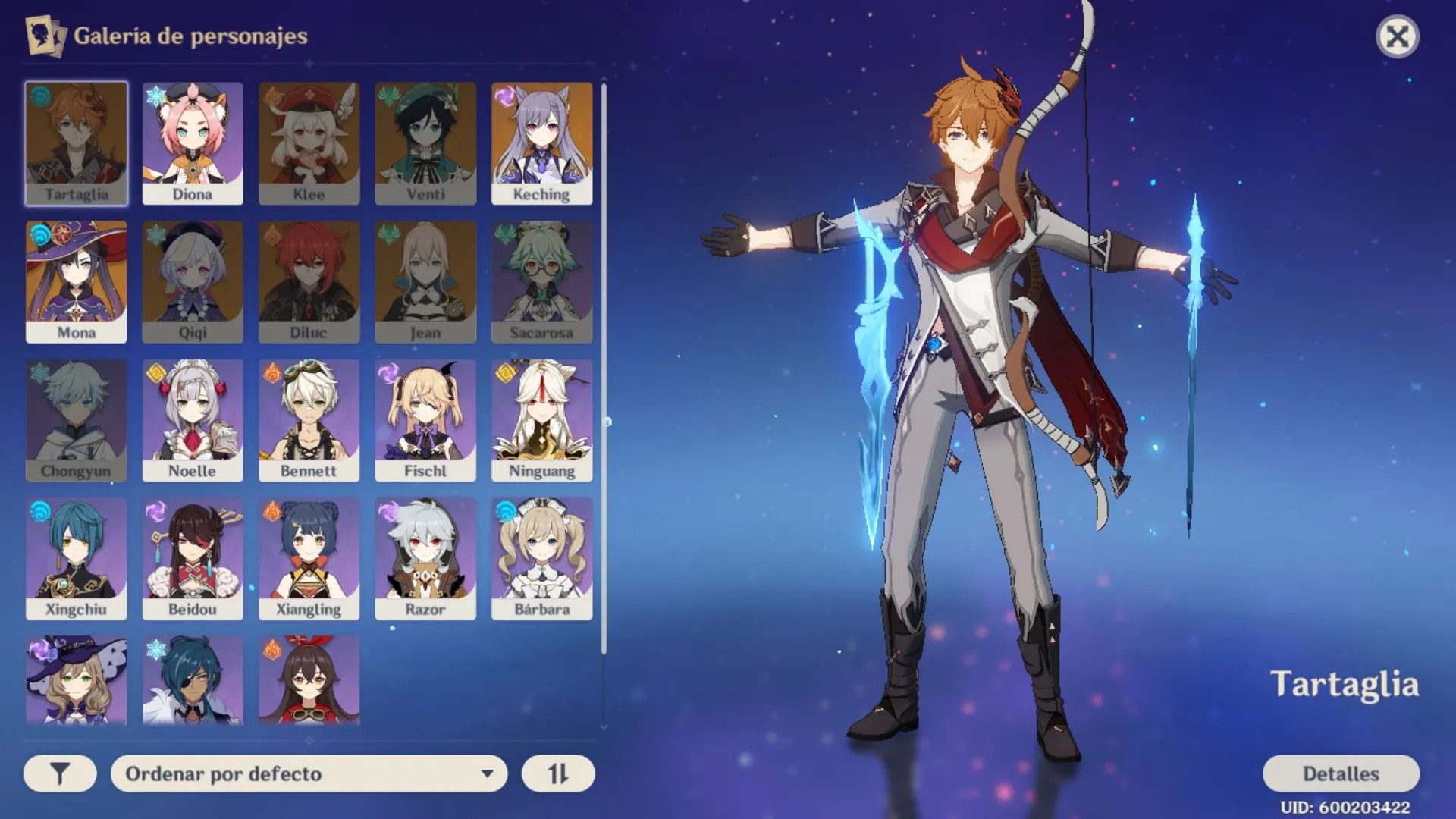Open Tartaglia's Detalles page
Image resolution: width=1456 pixels, height=819 pixels.
click(x=1340, y=773)
